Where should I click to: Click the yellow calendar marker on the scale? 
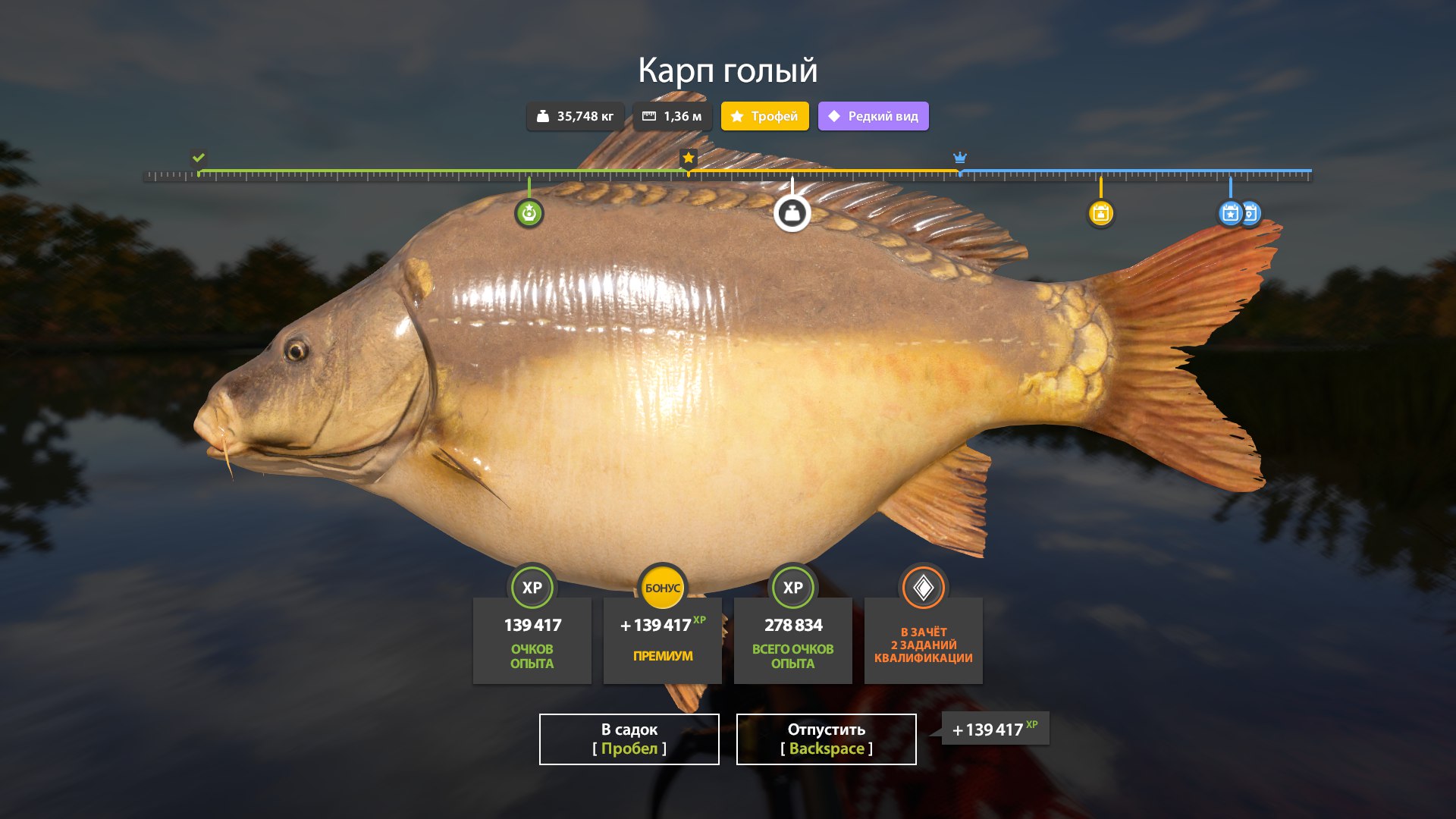point(1100,213)
